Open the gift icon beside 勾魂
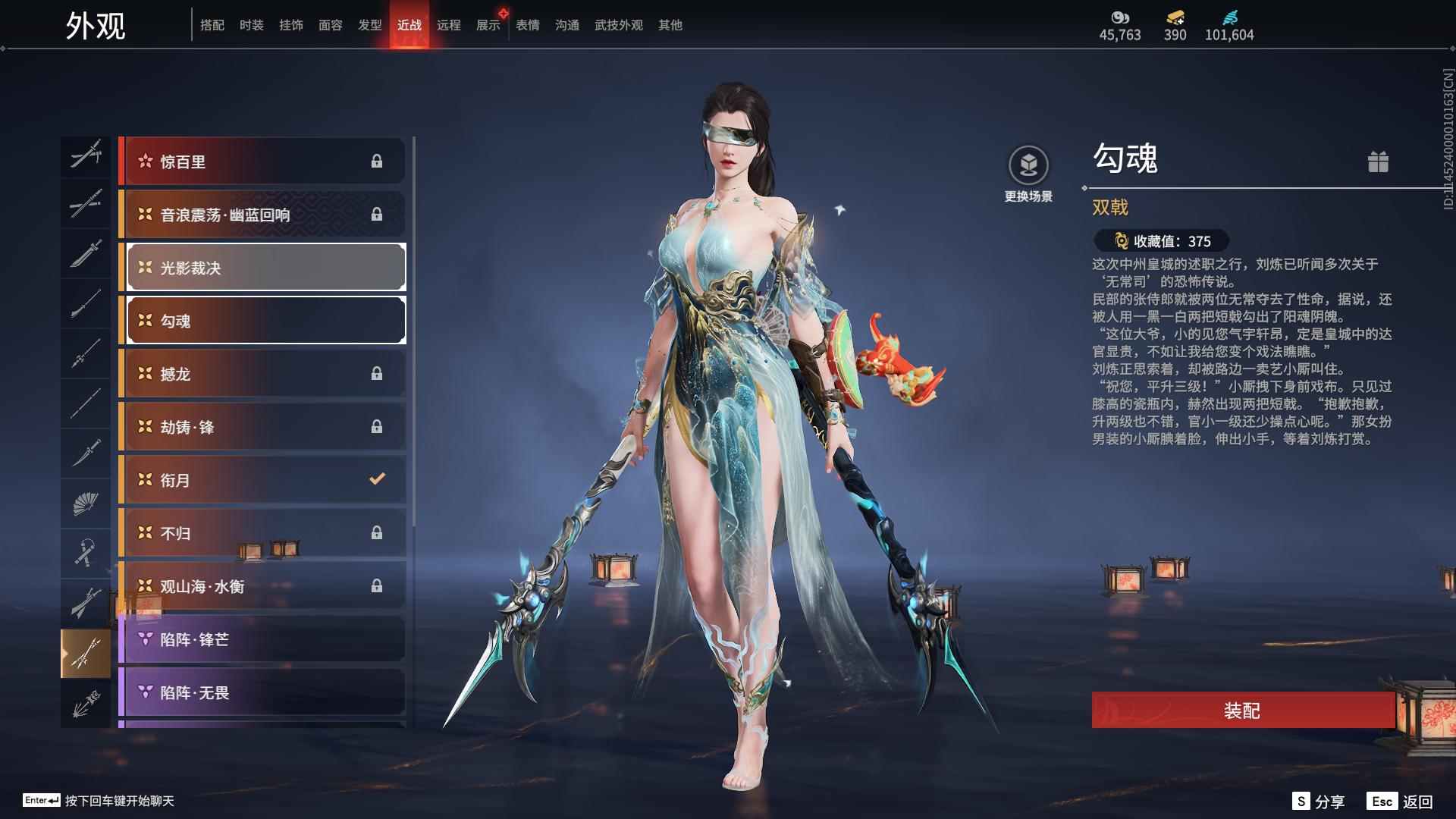 [1378, 162]
